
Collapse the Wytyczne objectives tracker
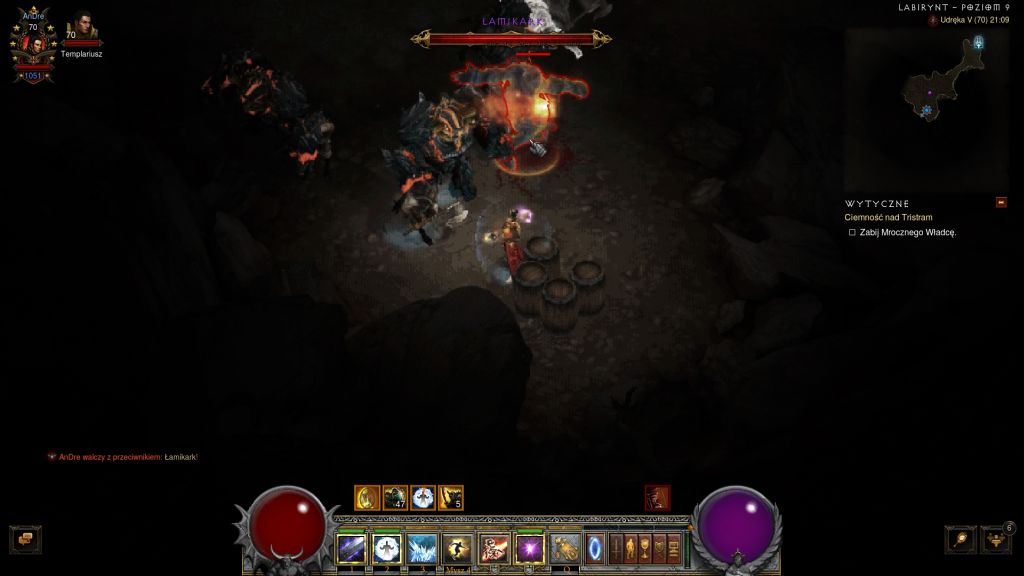(1001, 203)
